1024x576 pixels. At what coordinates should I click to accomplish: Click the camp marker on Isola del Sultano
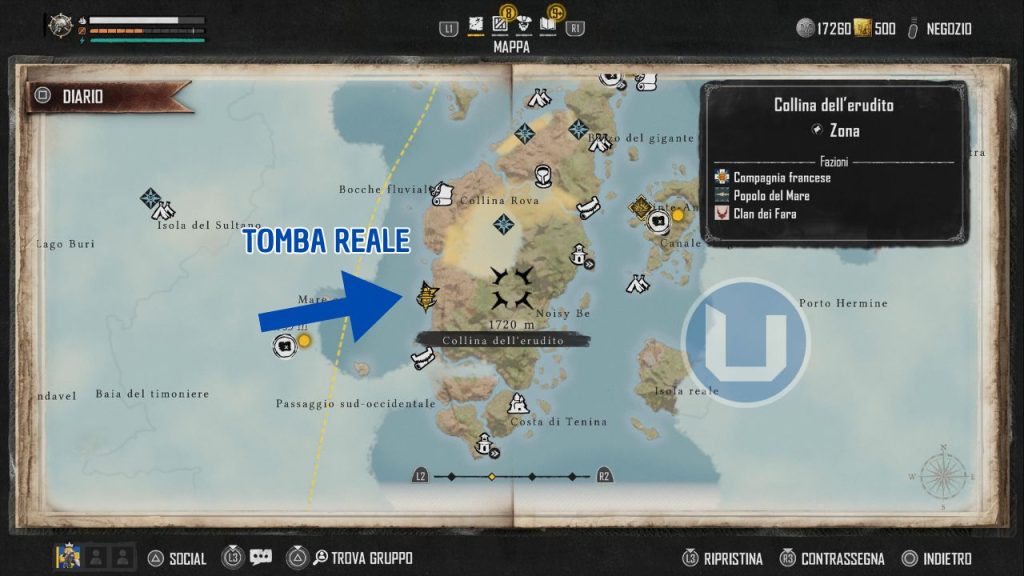164,210
